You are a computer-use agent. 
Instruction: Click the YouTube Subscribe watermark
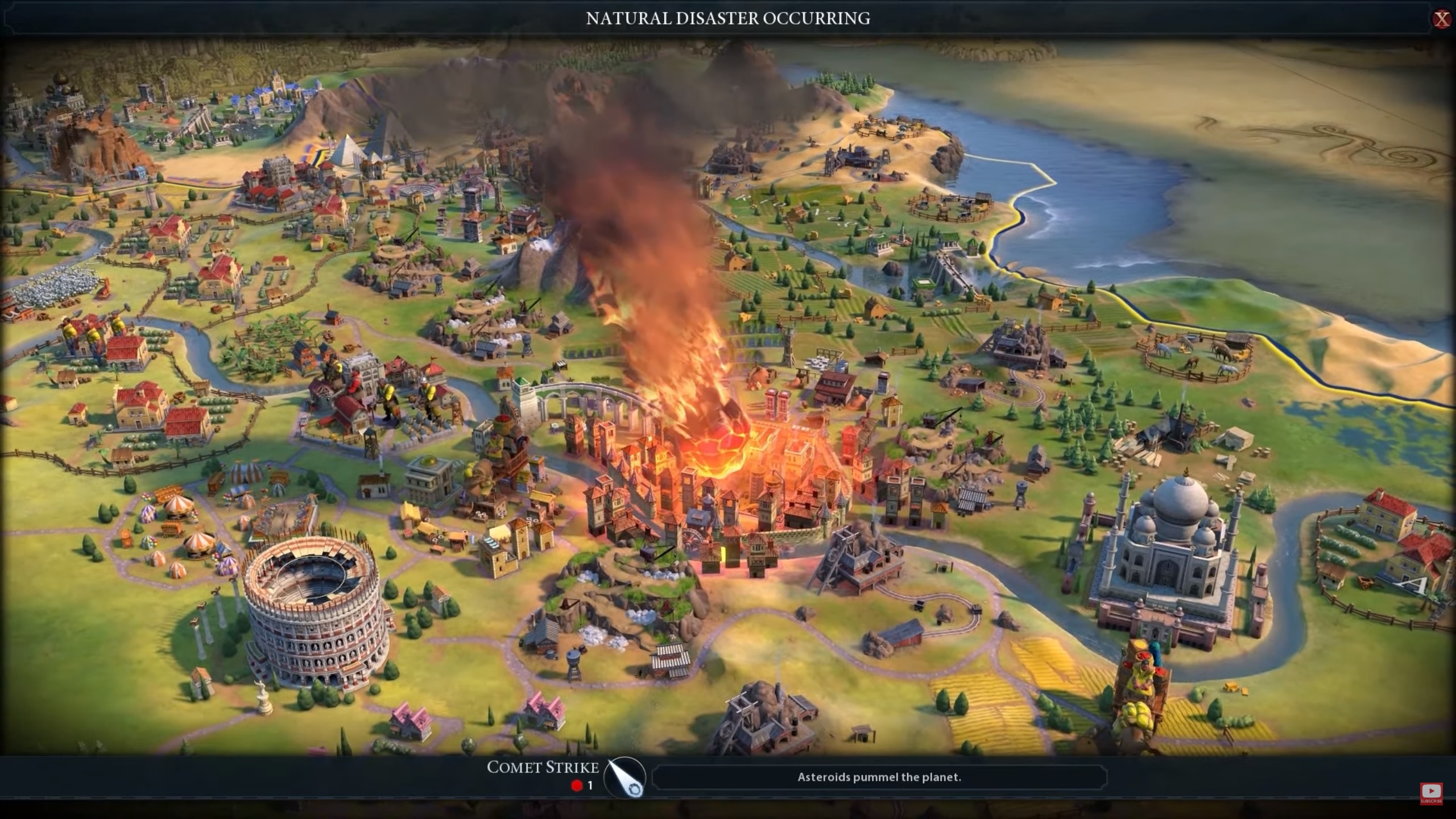(x=1431, y=793)
